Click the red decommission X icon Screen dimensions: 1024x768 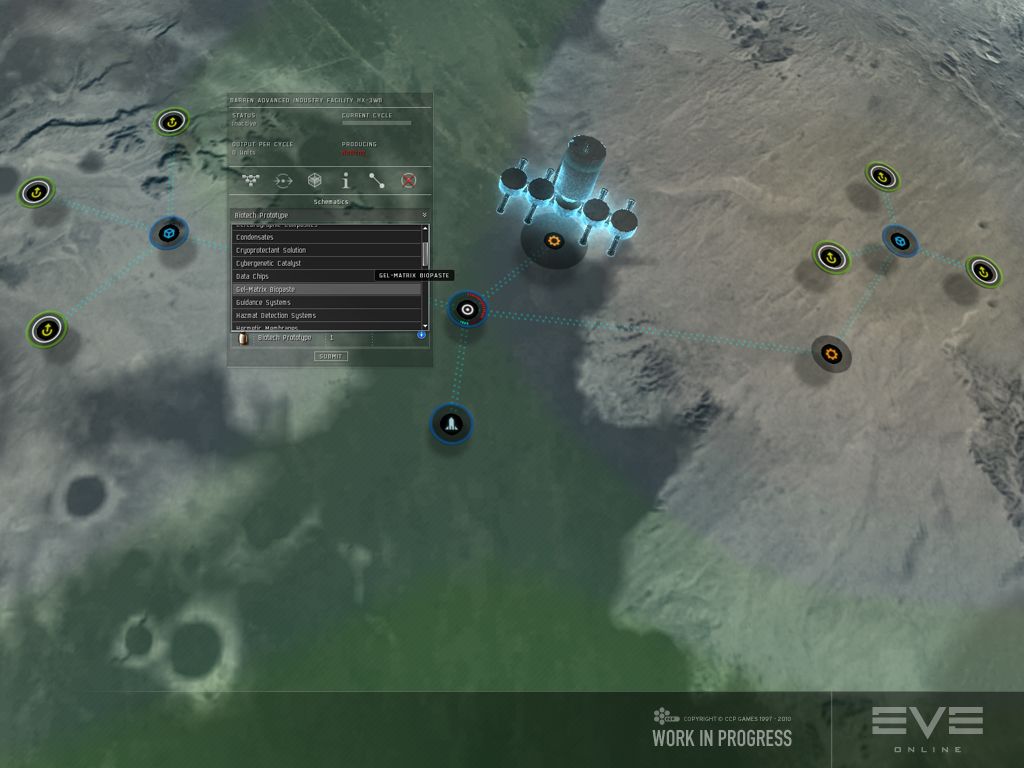[408, 181]
